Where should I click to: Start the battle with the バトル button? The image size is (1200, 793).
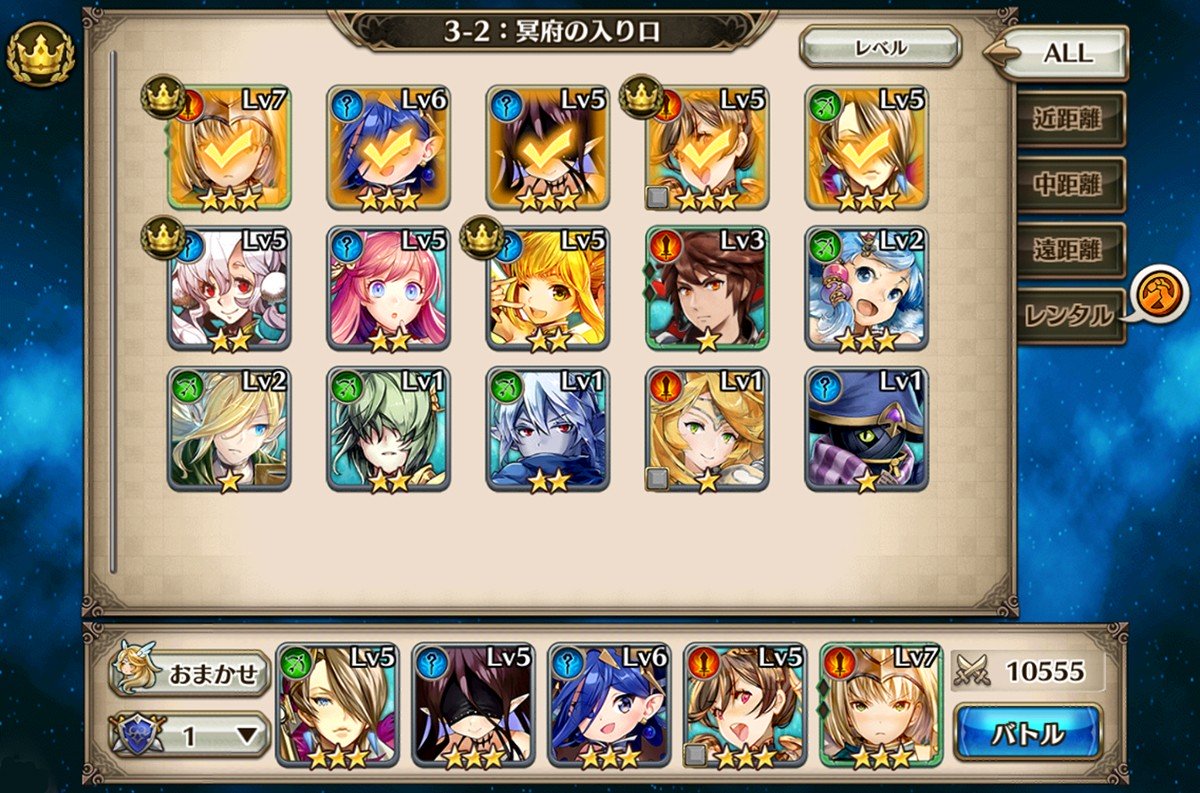point(1027,732)
